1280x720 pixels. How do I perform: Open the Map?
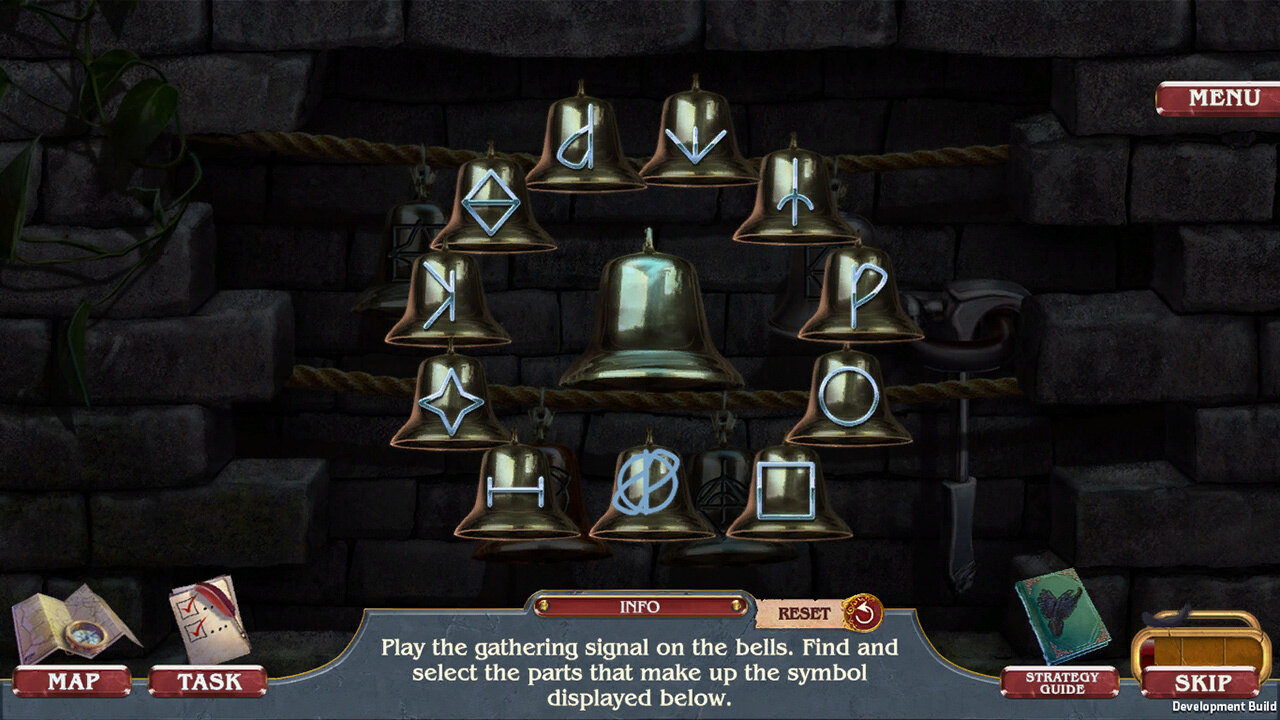72,683
